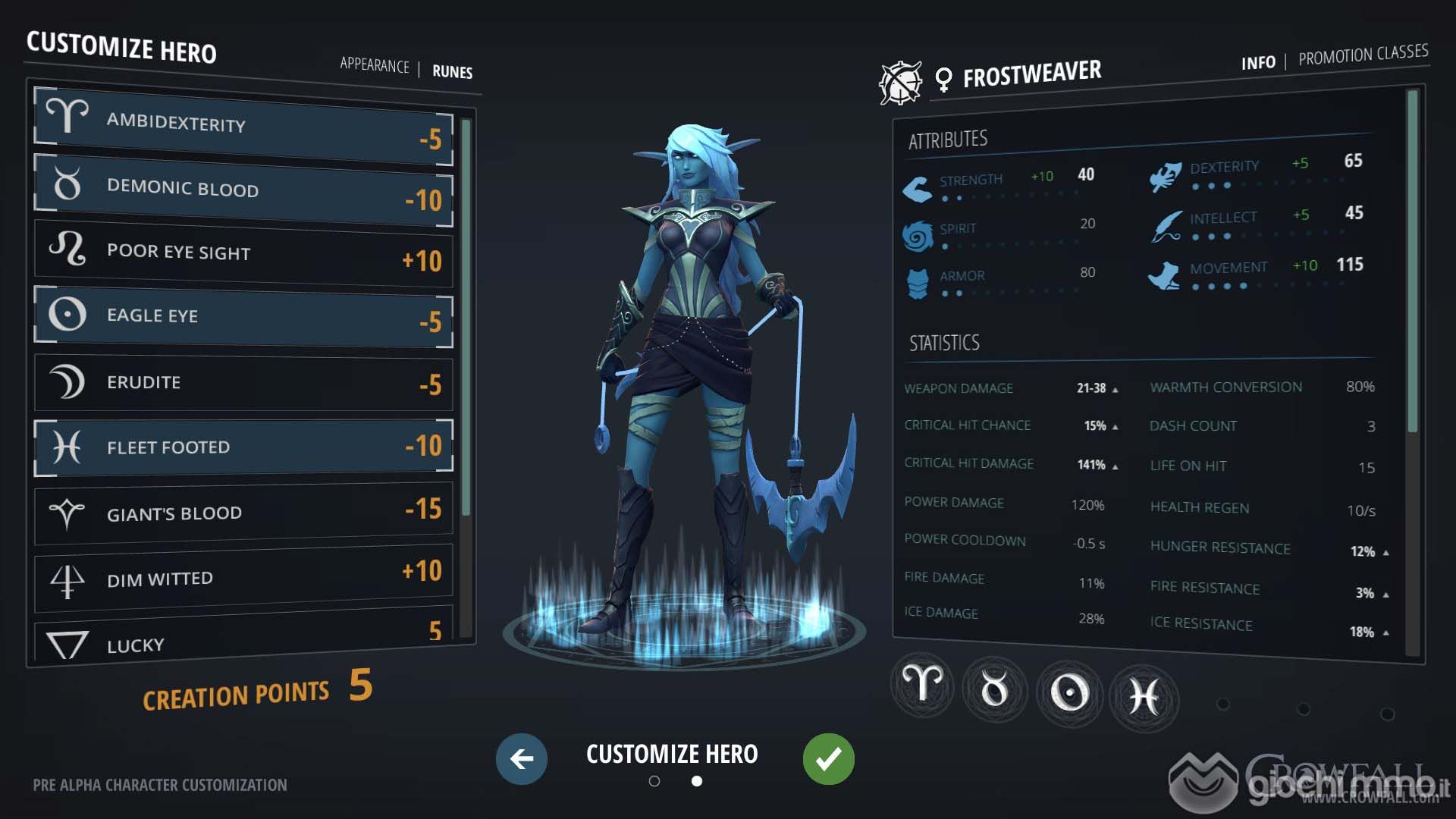
Task: Click the equipped circled-dot rune slot
Action: pos(1069,692)
